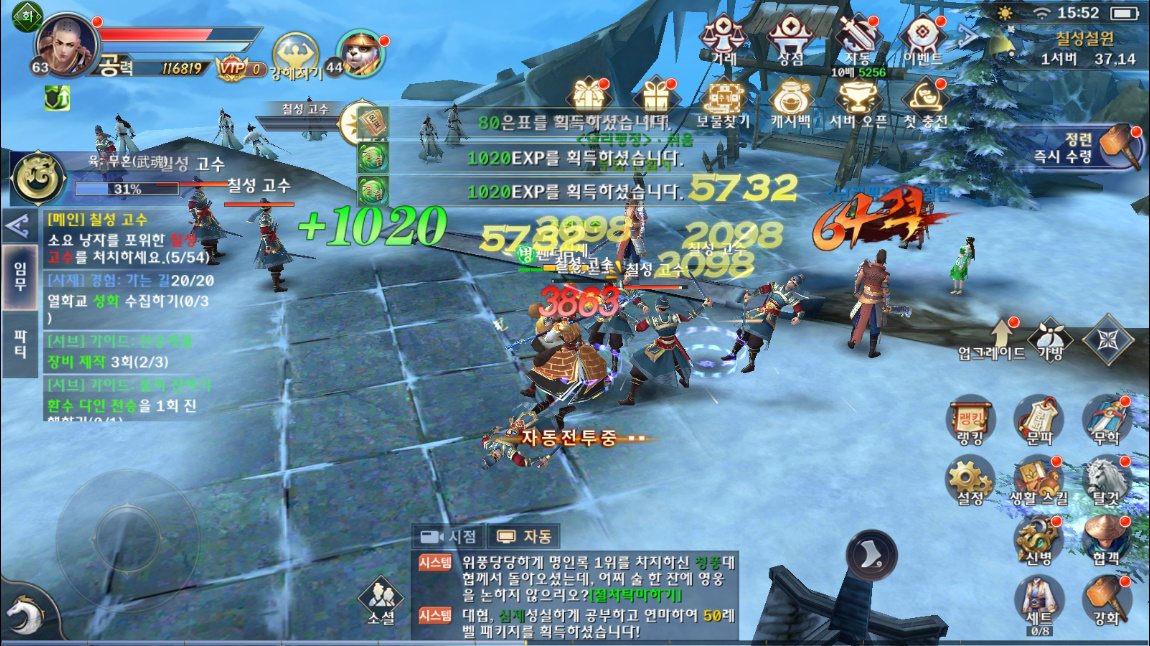
Task: Tap the 이벤트 event icon
Action: tap(921, 38)
